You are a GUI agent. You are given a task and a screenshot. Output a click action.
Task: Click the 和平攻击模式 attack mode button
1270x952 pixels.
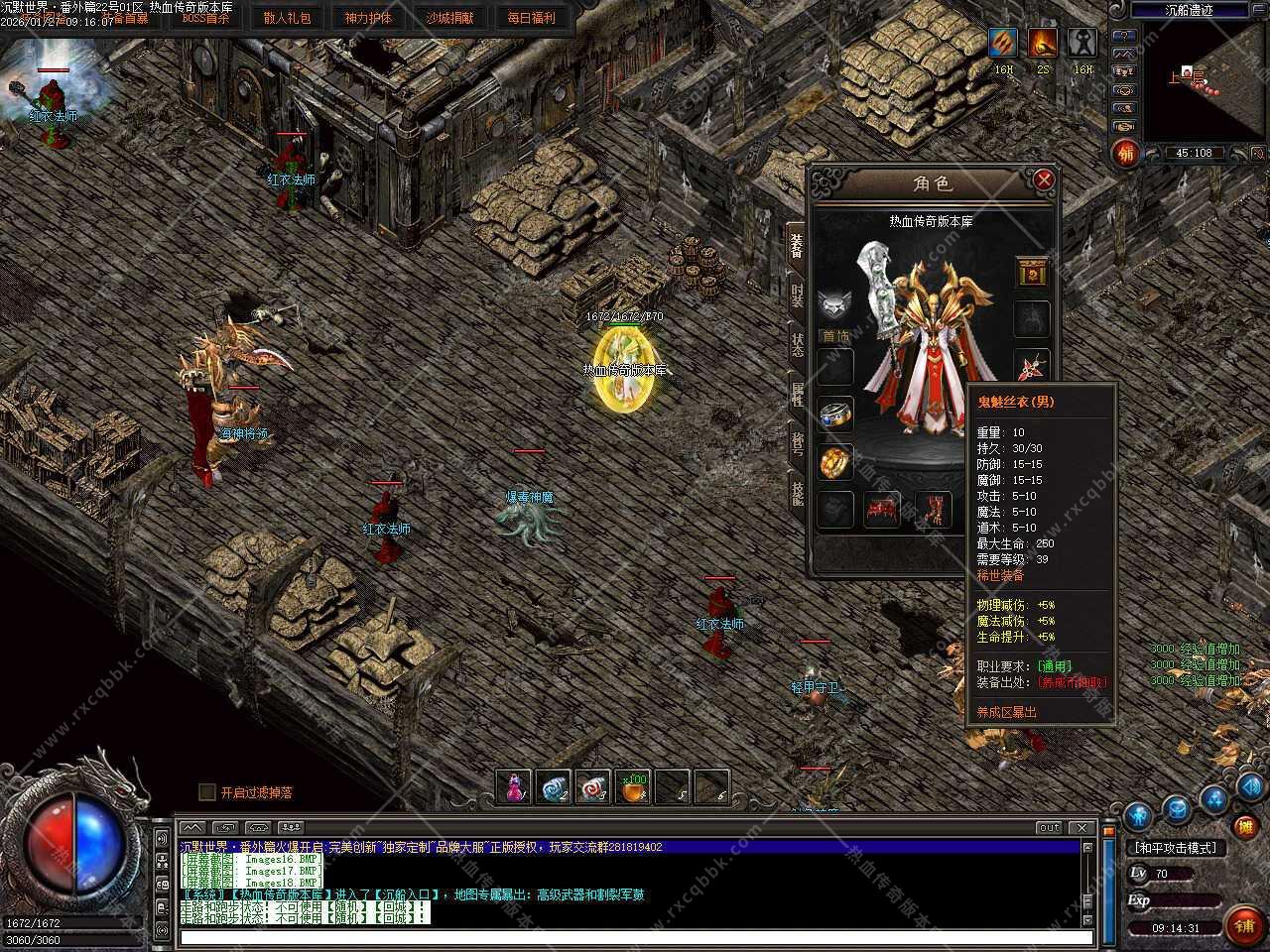pyautogui.click(x=1175, y=848)
